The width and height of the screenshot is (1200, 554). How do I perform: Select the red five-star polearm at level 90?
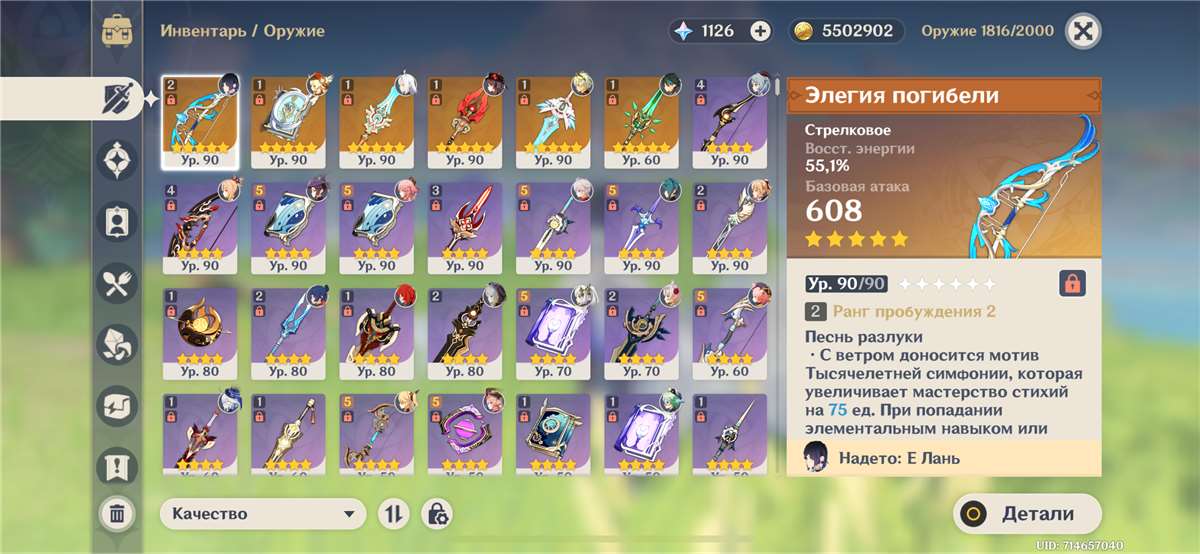tap(464, 120)
